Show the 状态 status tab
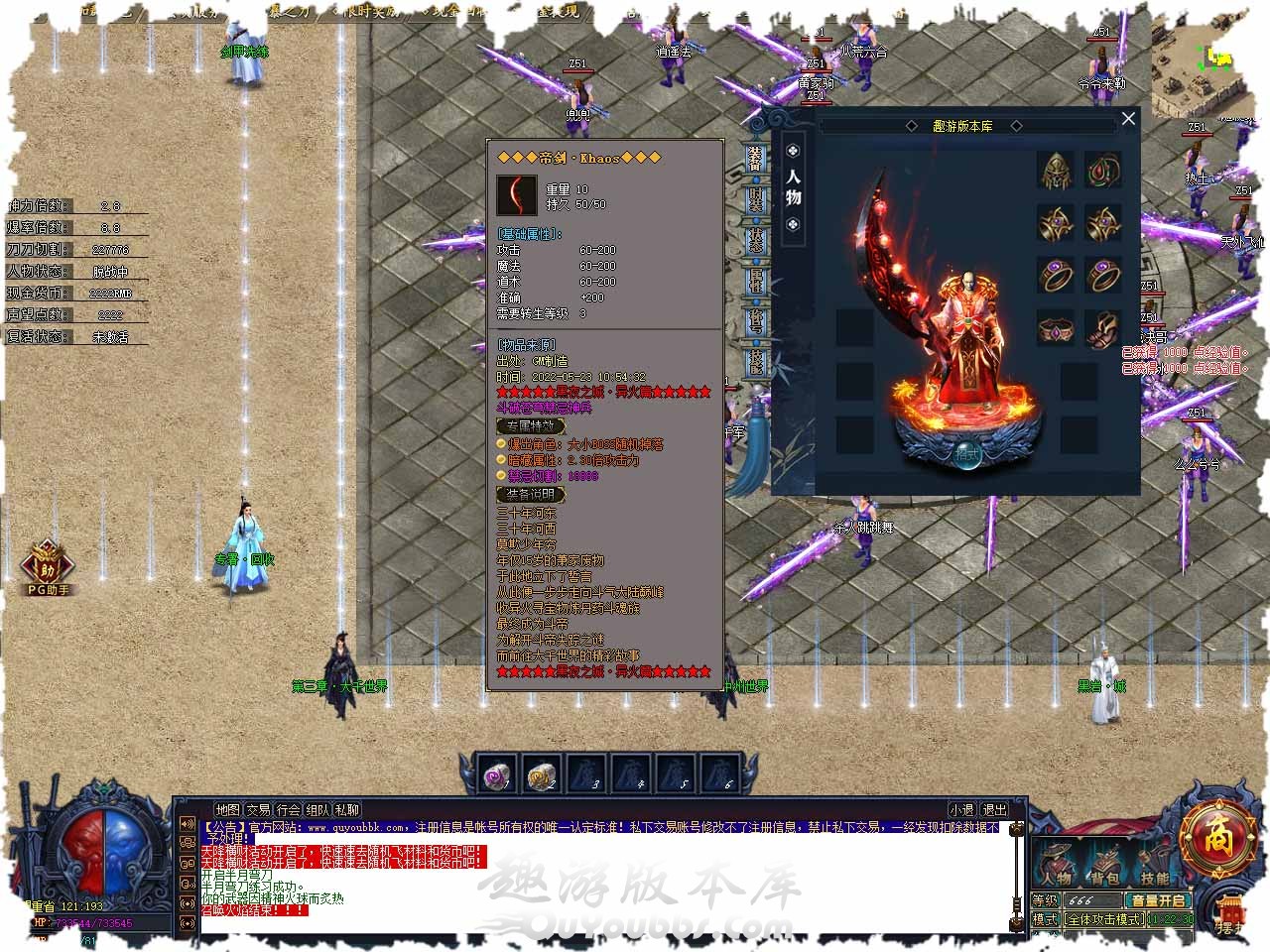 click(x=757, y=239)
